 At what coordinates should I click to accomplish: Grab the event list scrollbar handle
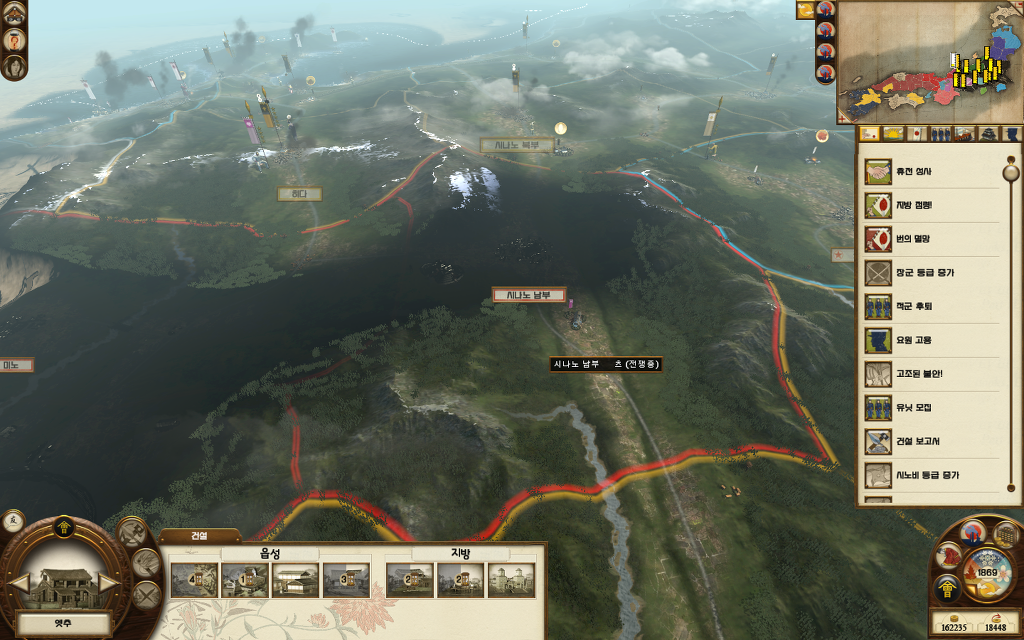(x=1010, y=170)
